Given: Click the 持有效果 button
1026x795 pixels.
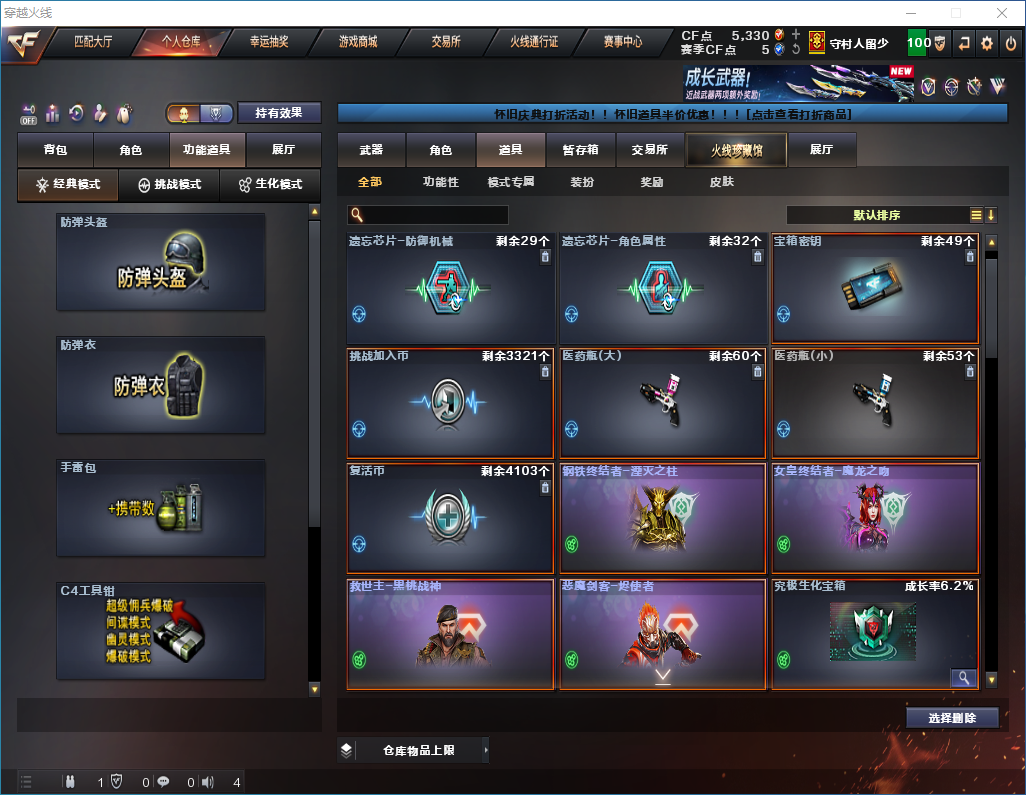Looking at the screenshot, I should coord(279,113).
